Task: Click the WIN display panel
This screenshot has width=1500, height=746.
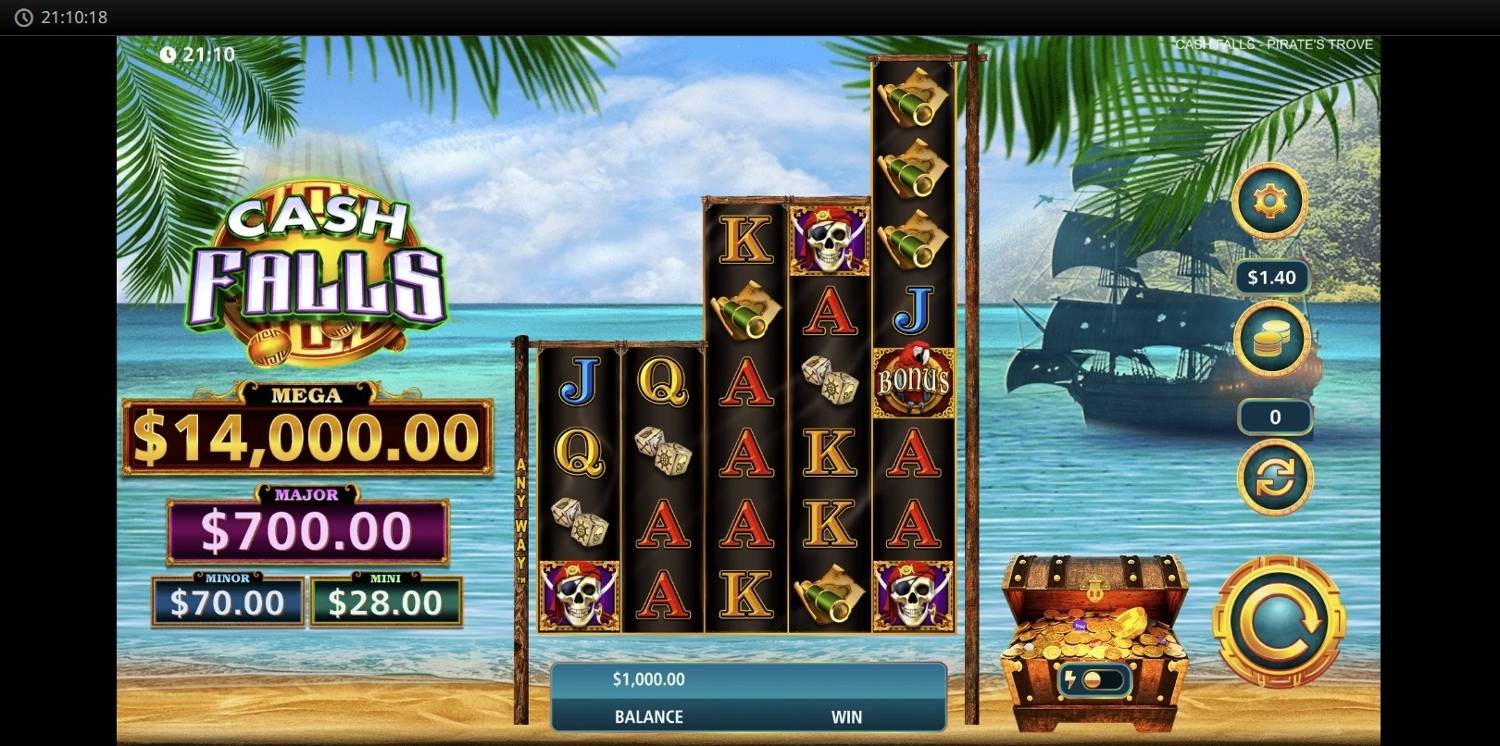Action: tap(847, 716)
